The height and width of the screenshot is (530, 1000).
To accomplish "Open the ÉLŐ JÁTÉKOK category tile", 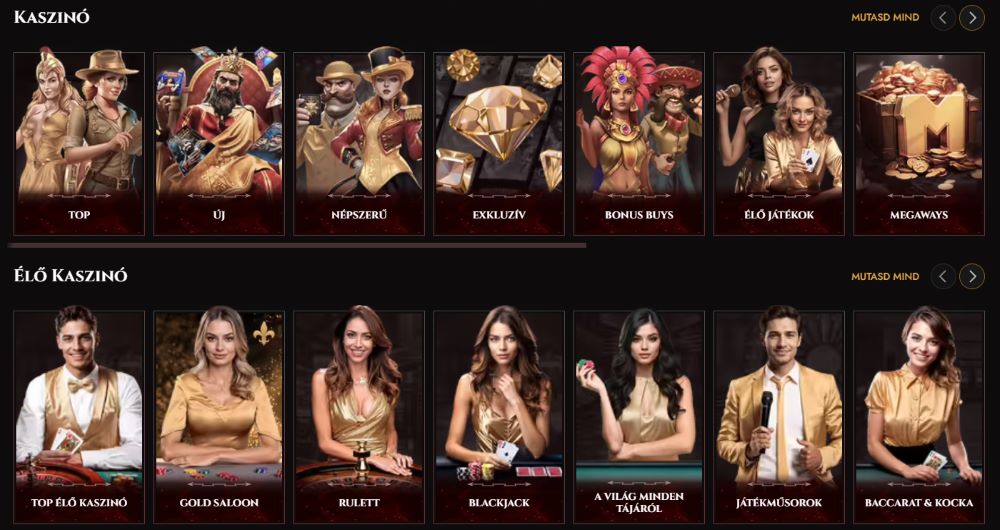I will (779, 144).
